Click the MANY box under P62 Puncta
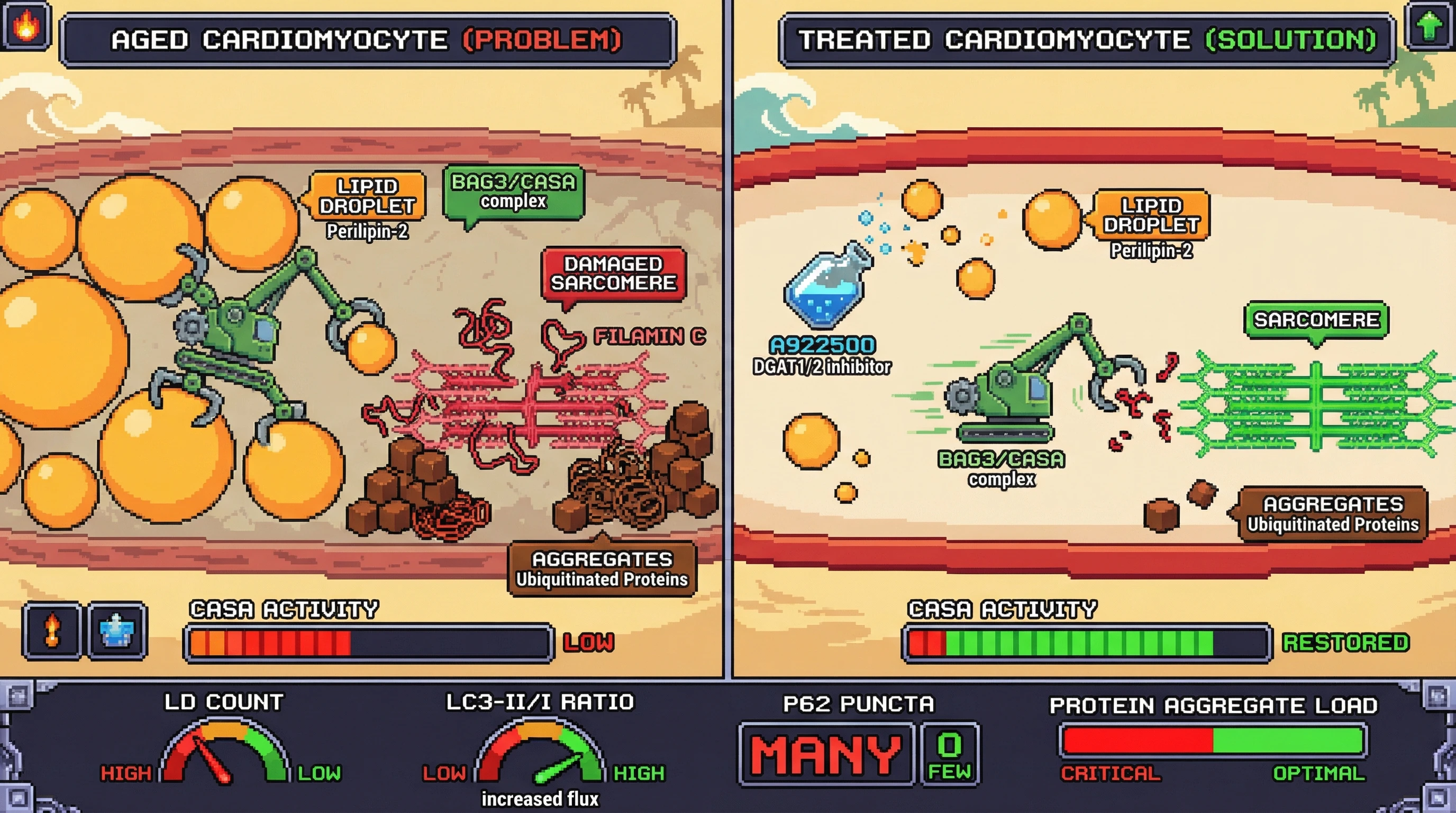This screenshot has width=1456, height=813. (826, 754)
